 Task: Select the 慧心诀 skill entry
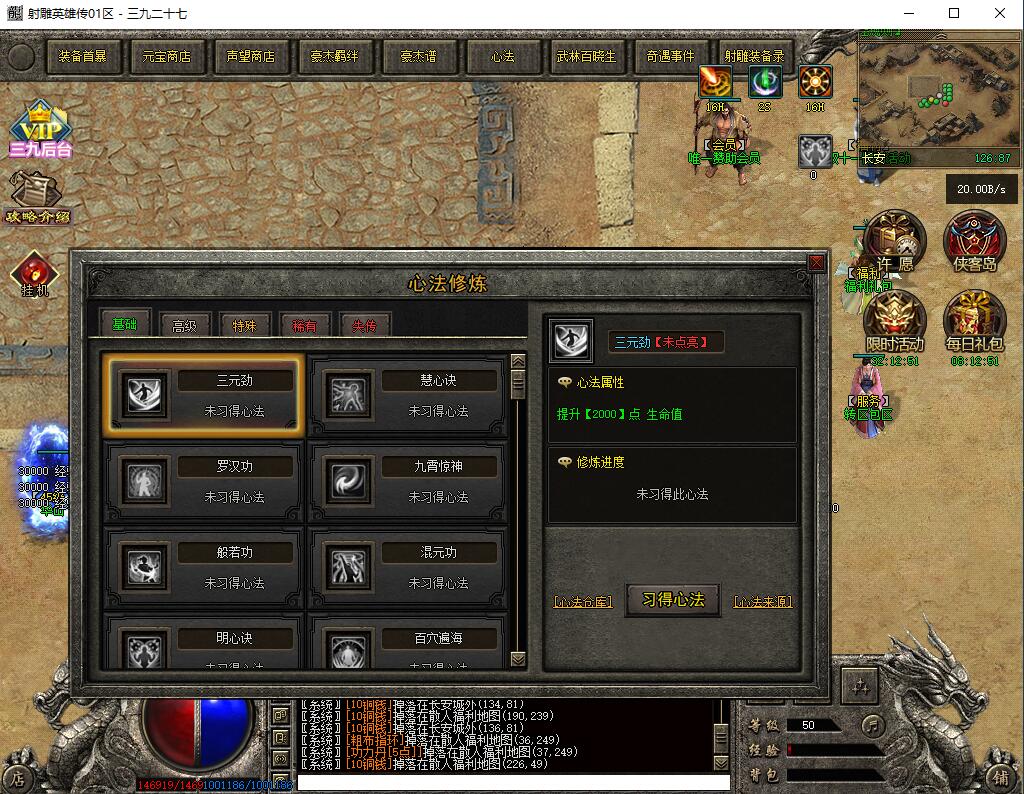(407, 396)
